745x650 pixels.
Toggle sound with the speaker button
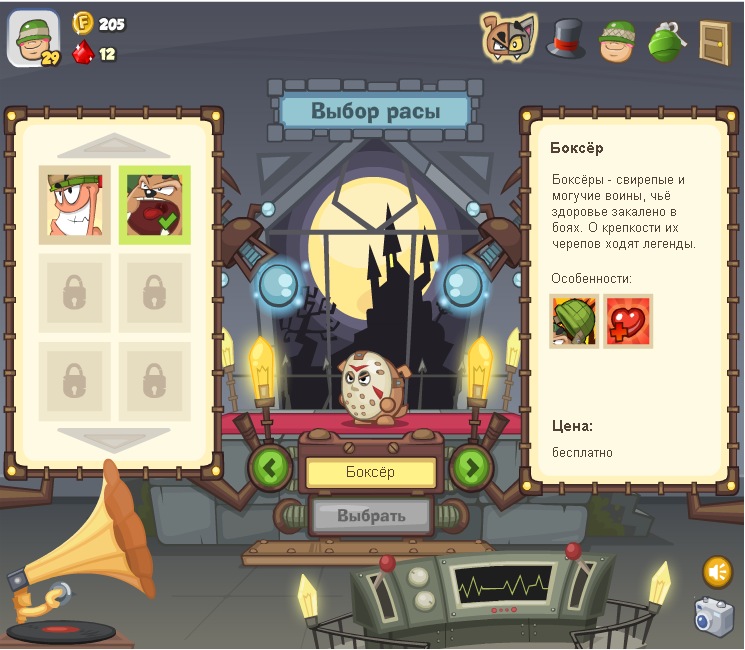coord(717,571)
